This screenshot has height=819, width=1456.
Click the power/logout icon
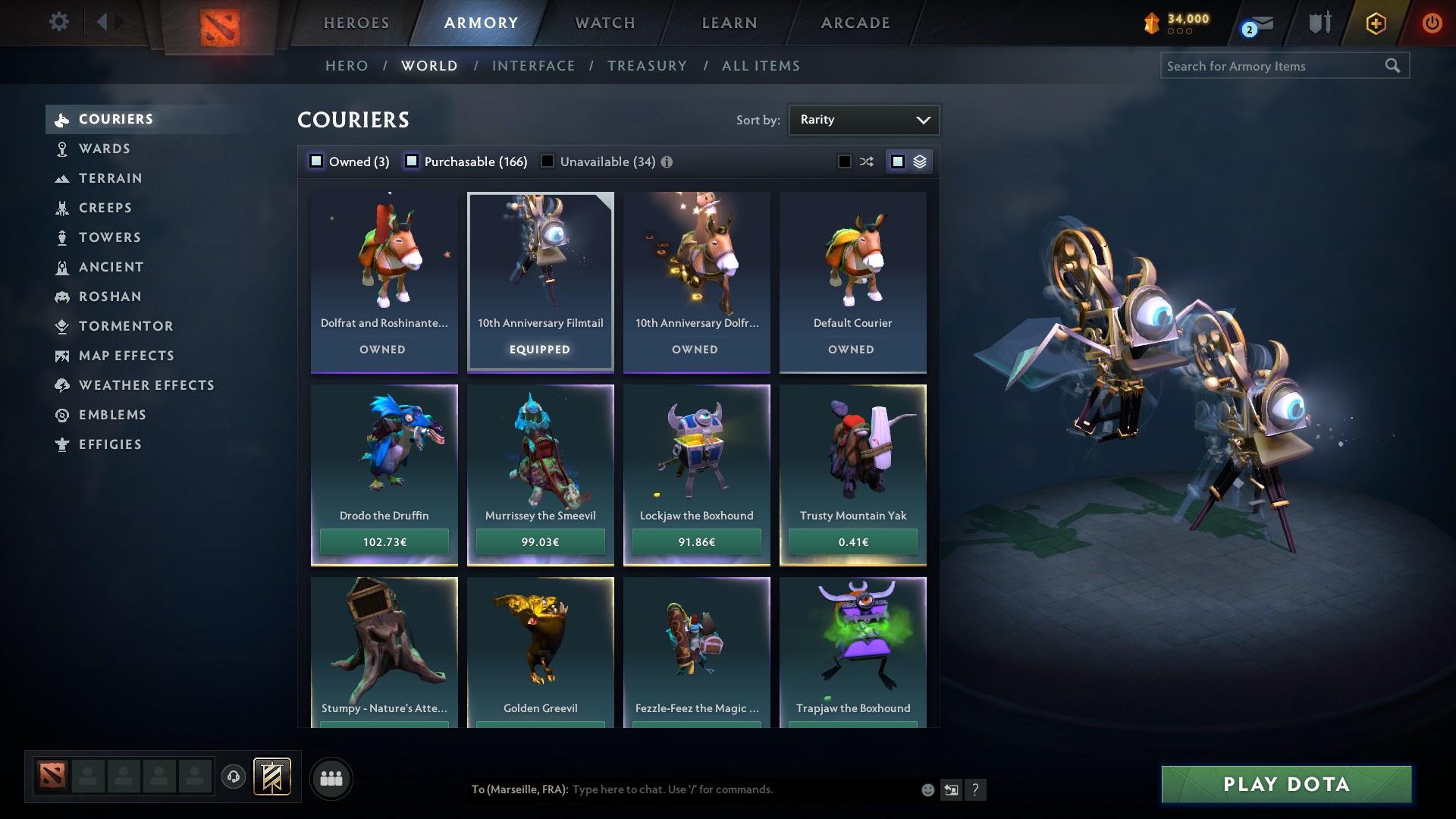coord(1432,23)
